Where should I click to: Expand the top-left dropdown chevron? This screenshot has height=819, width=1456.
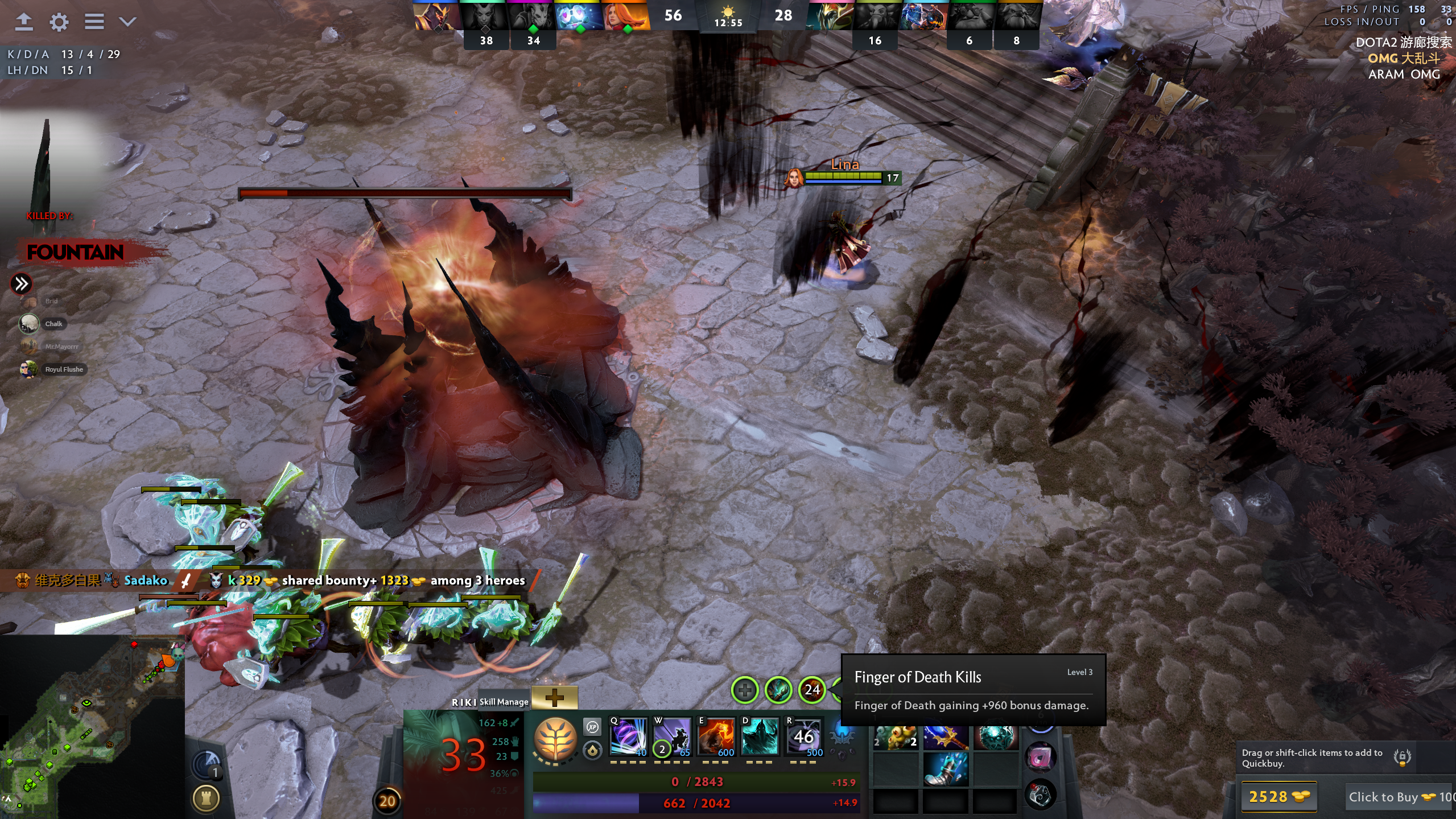[x=127, y=22]
